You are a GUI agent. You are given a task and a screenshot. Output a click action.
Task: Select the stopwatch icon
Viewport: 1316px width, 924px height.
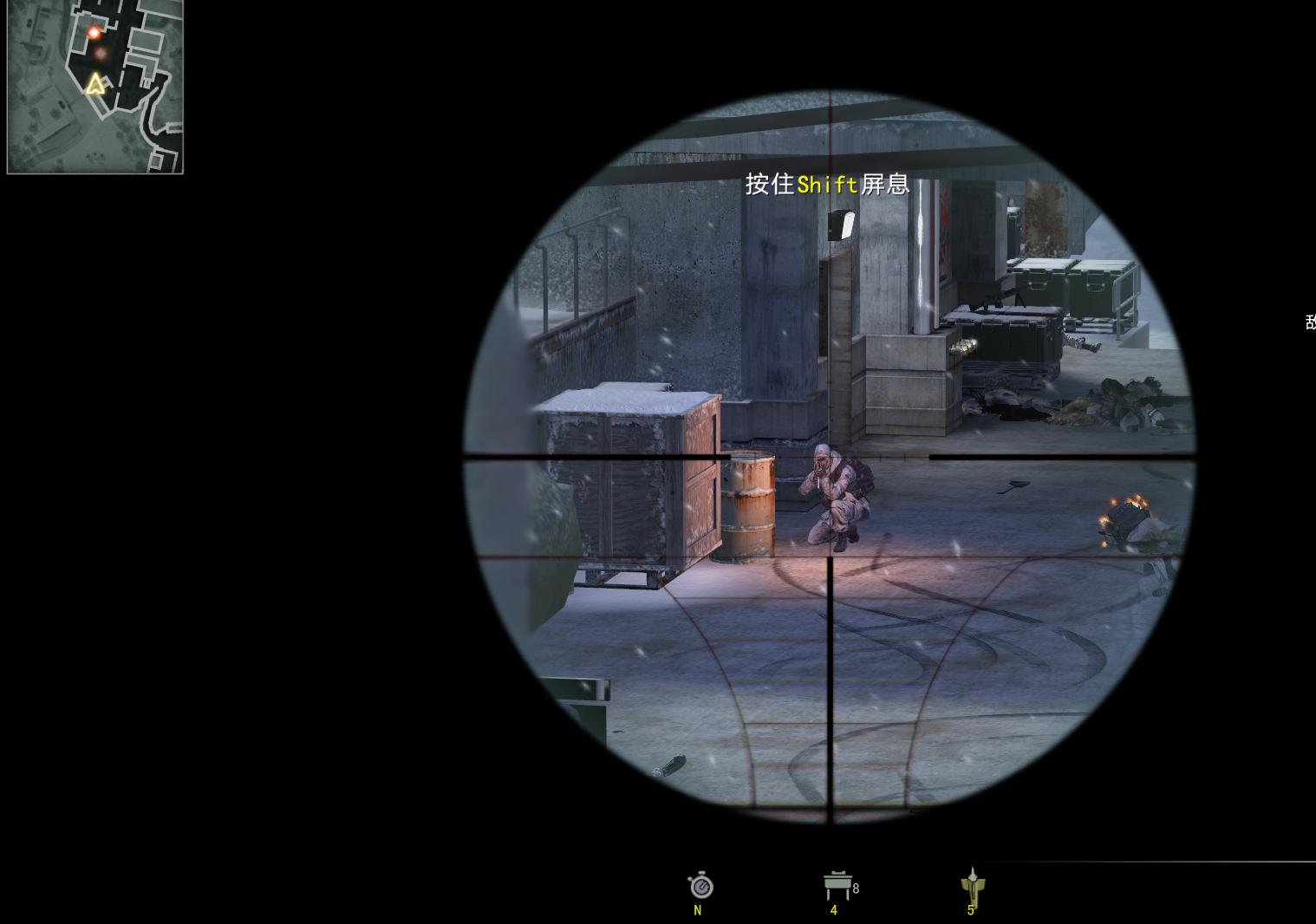(700, 886)
